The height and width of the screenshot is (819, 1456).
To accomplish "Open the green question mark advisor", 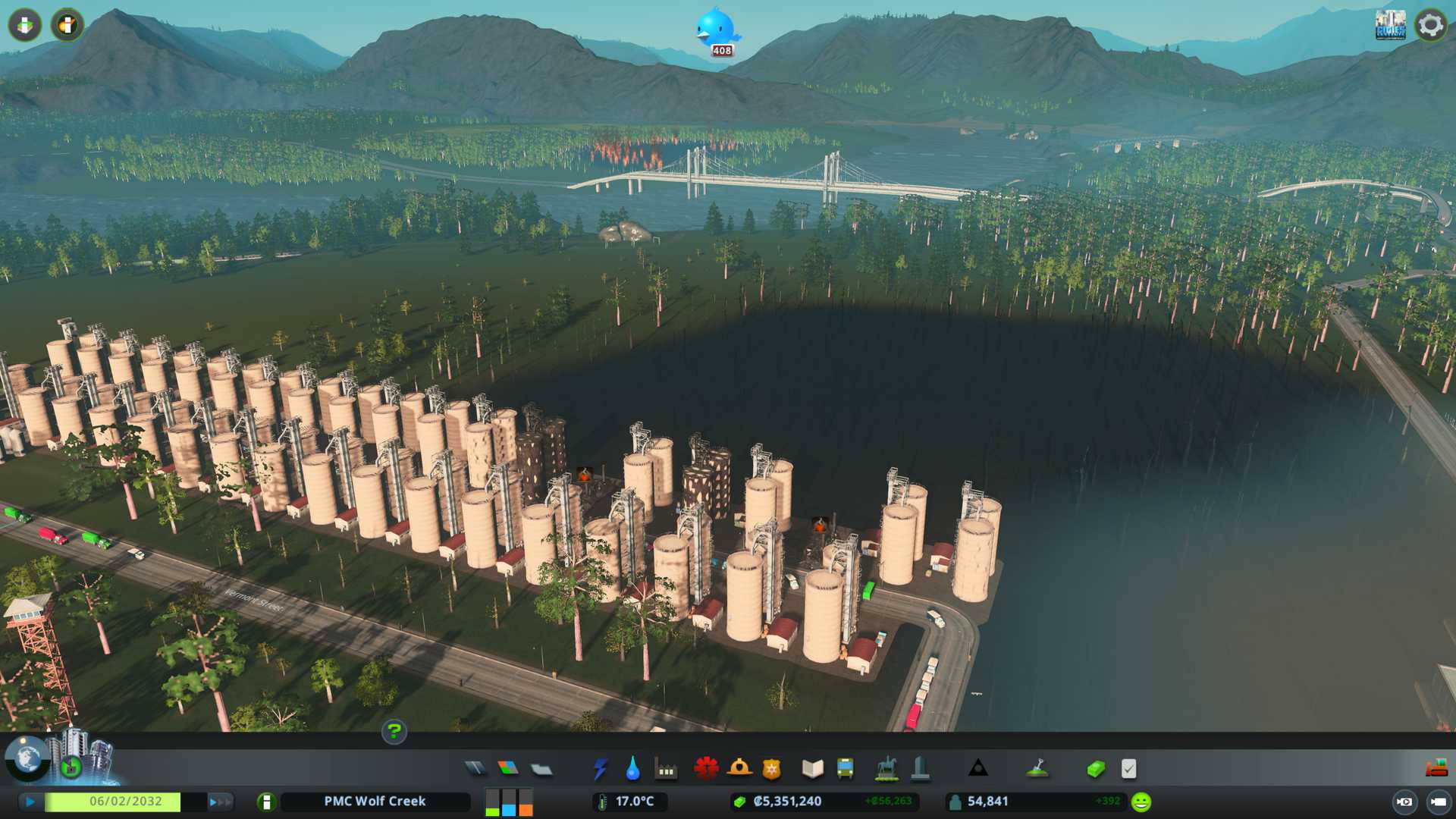I will [x=394, y=732].
